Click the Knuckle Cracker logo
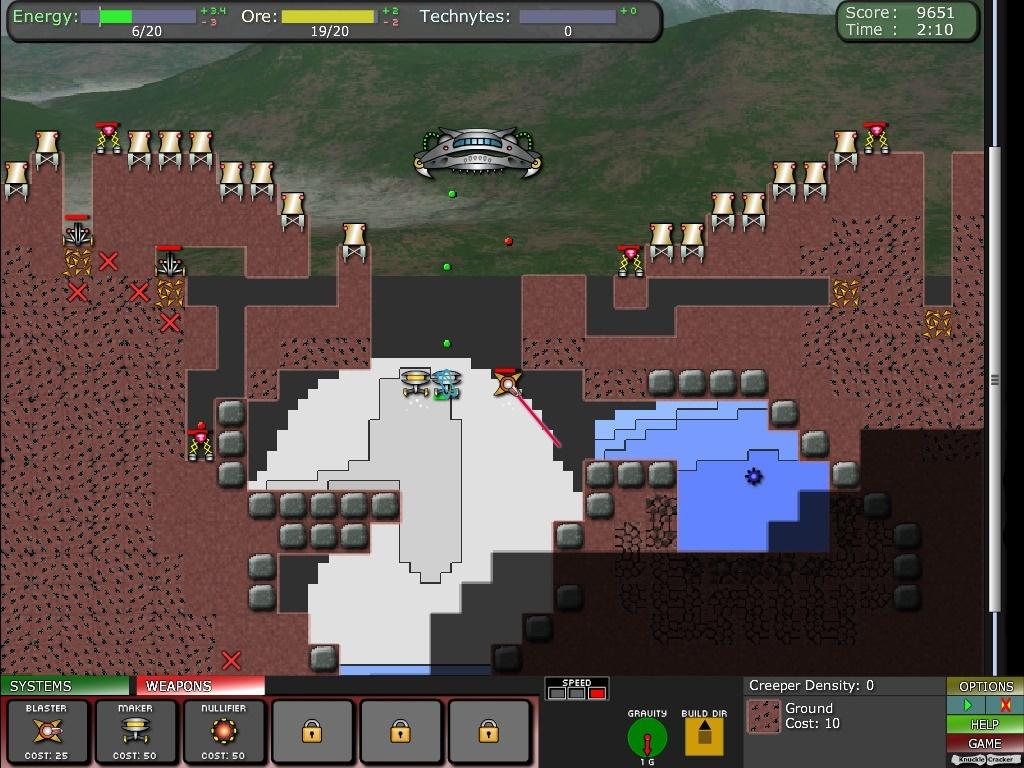The image size is (1024, 768). click(x=985, y=760)
